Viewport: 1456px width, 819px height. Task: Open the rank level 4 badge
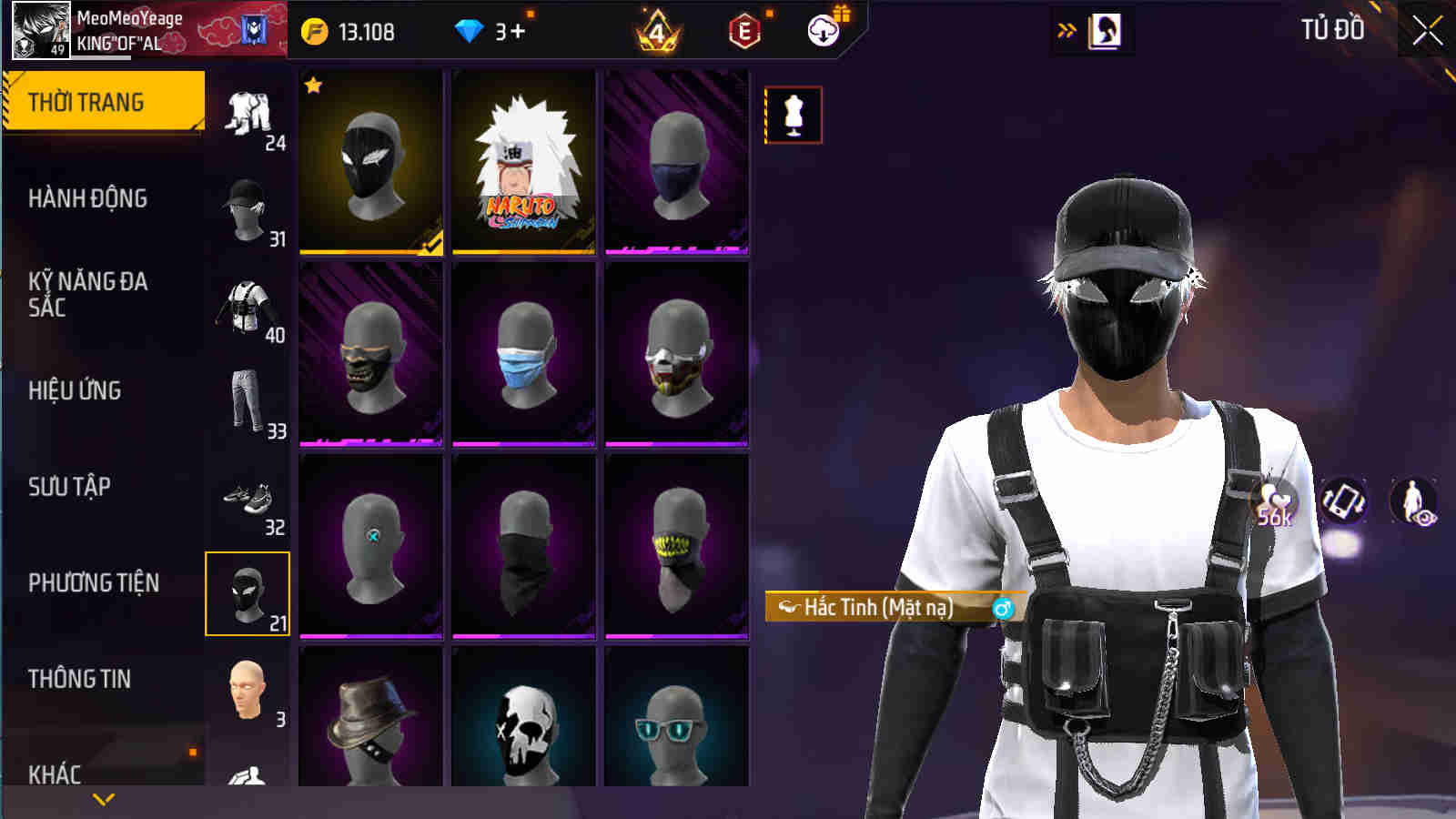click(x=657, y=30)
